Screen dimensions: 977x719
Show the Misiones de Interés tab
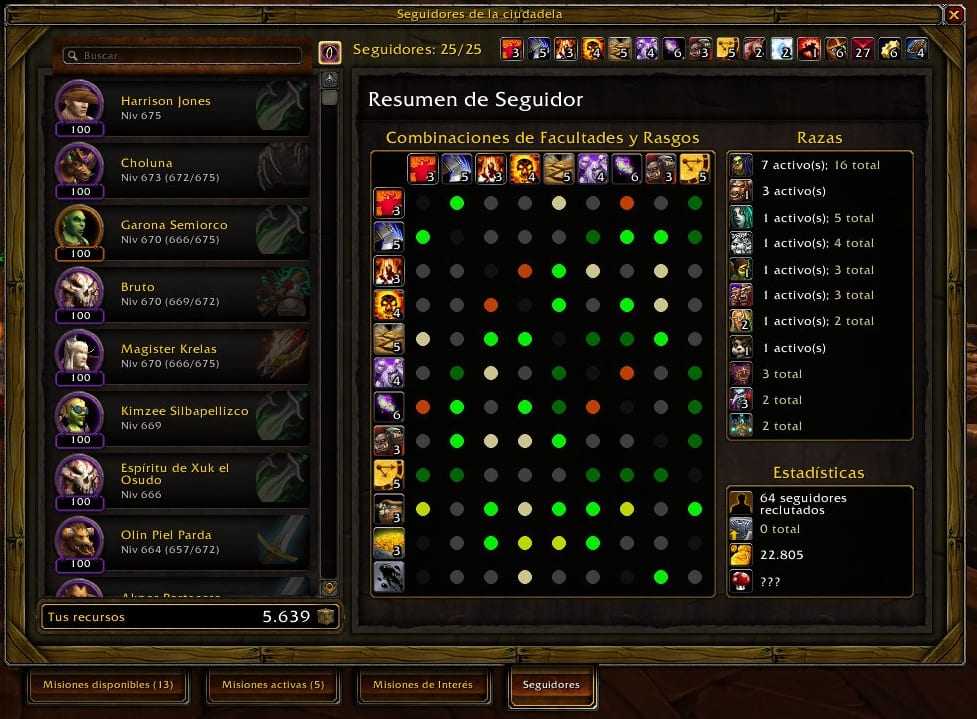(x=422, y=685)
